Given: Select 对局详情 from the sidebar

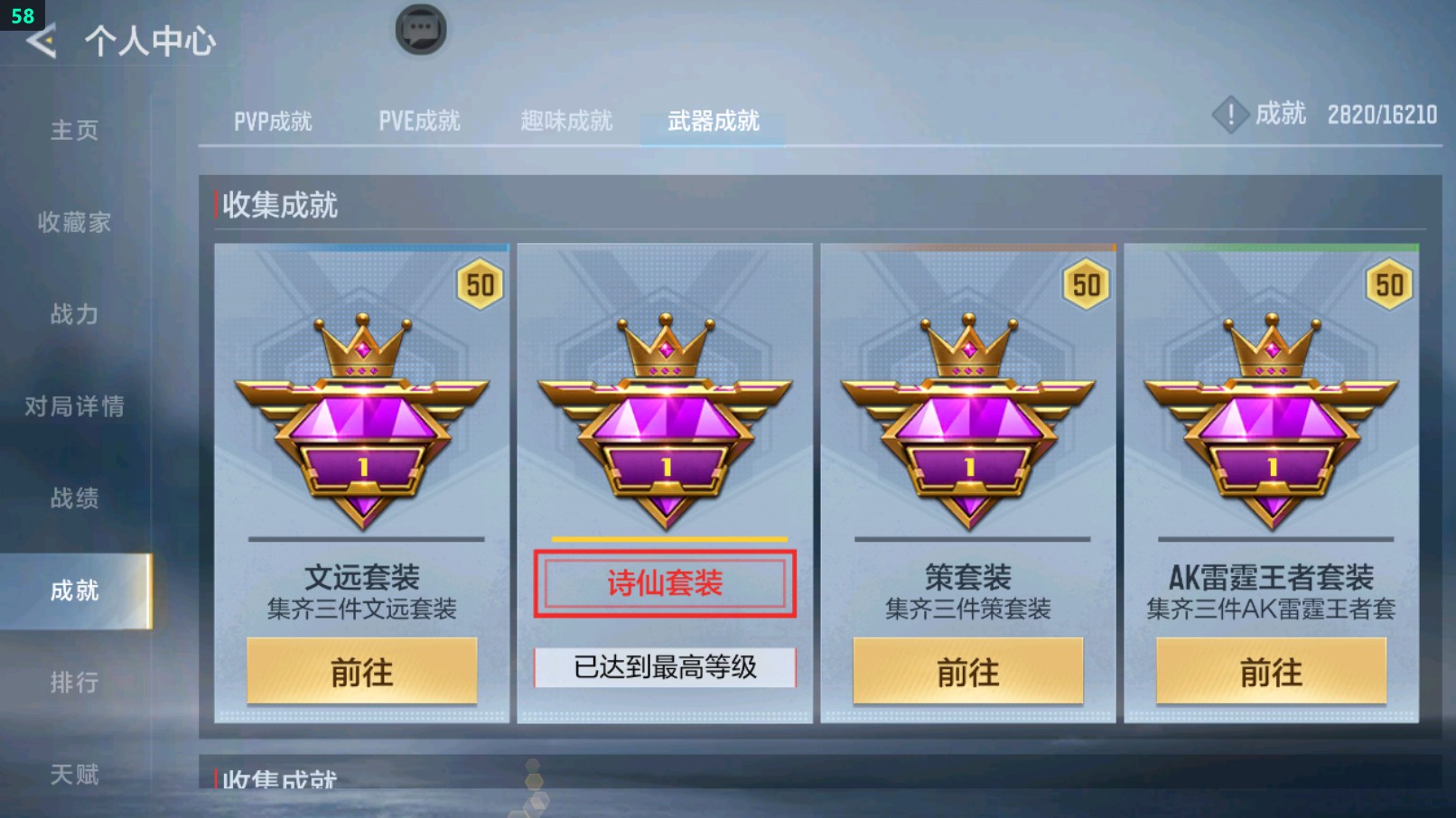Looking at the screenshot, I should [75, 407].
